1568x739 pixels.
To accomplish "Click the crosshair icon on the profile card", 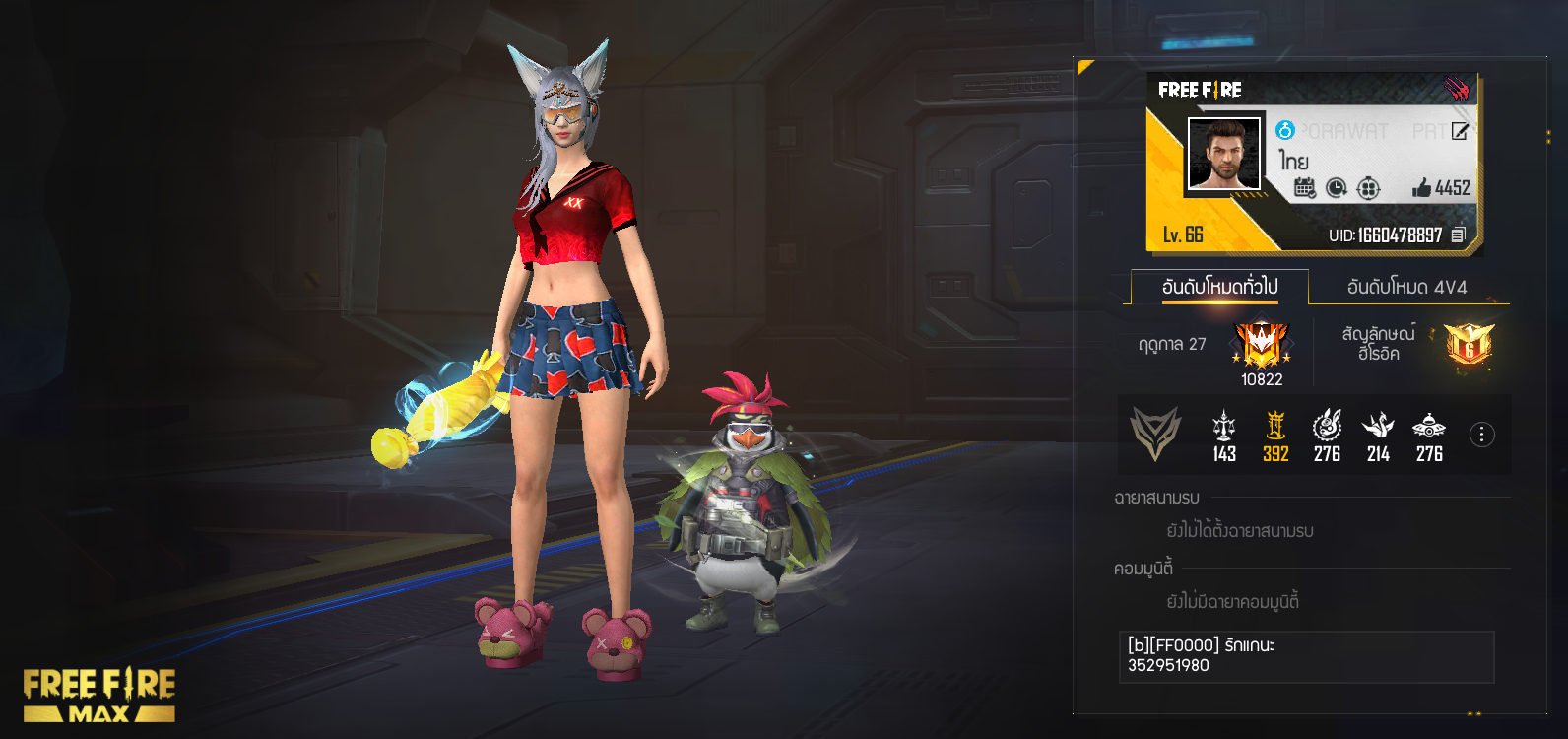I will click(x=1368, y=187).
